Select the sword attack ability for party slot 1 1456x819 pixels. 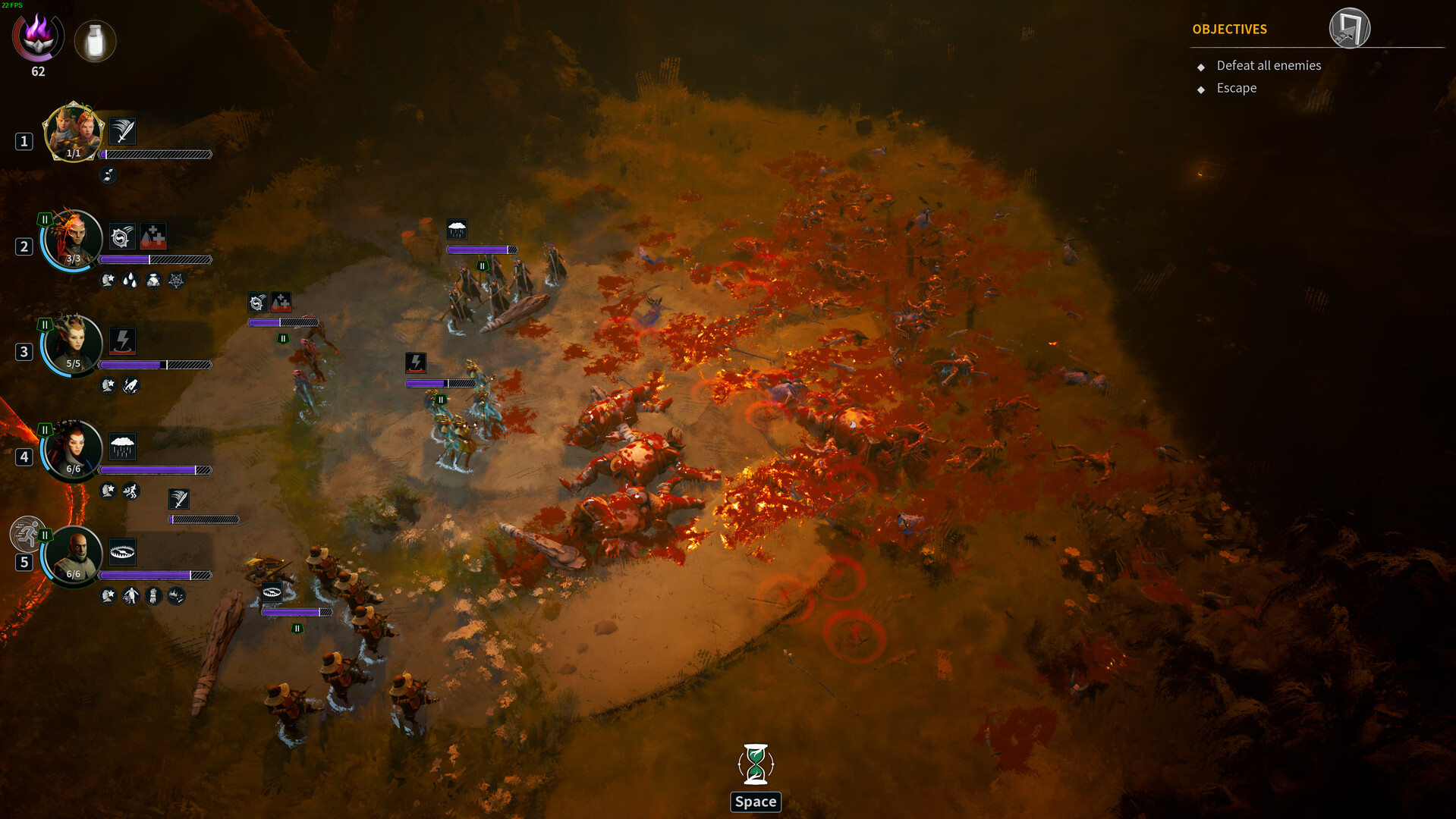(x=122, y=131)
